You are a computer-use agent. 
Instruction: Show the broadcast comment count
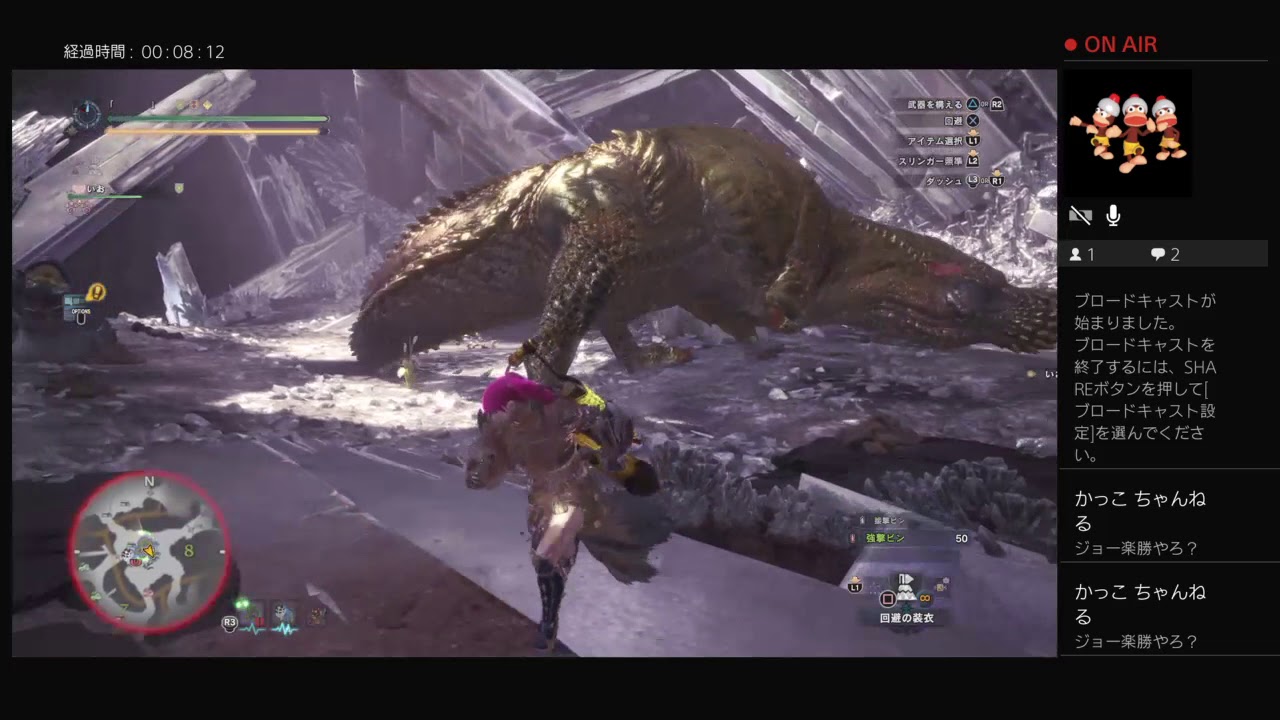click(x=1165, y=255)
